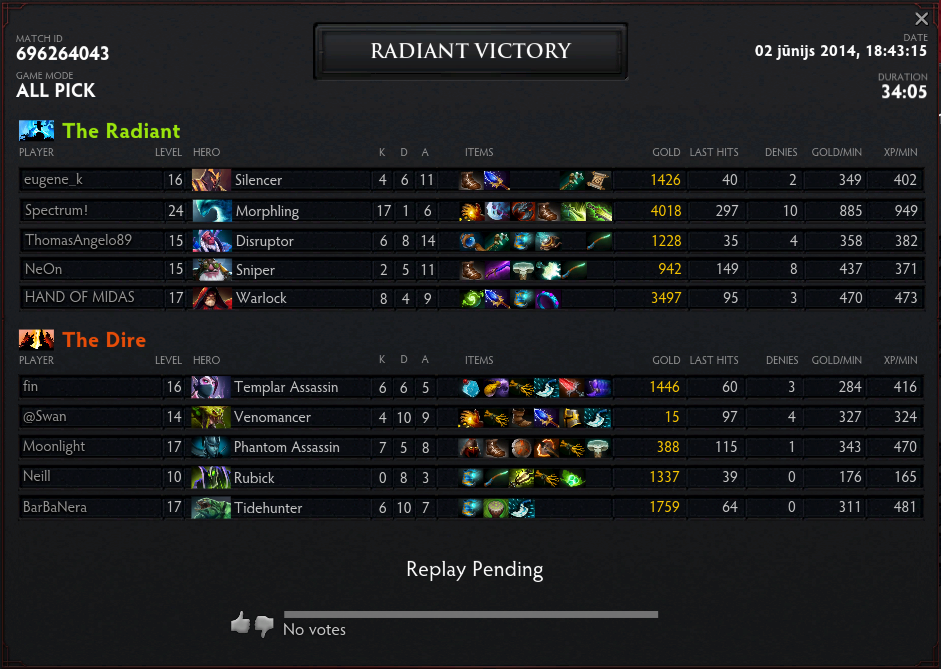Viewport: 941px width, 669px height.
Task: Click the Tidehunter hero portrait
Action: (211, 508)
